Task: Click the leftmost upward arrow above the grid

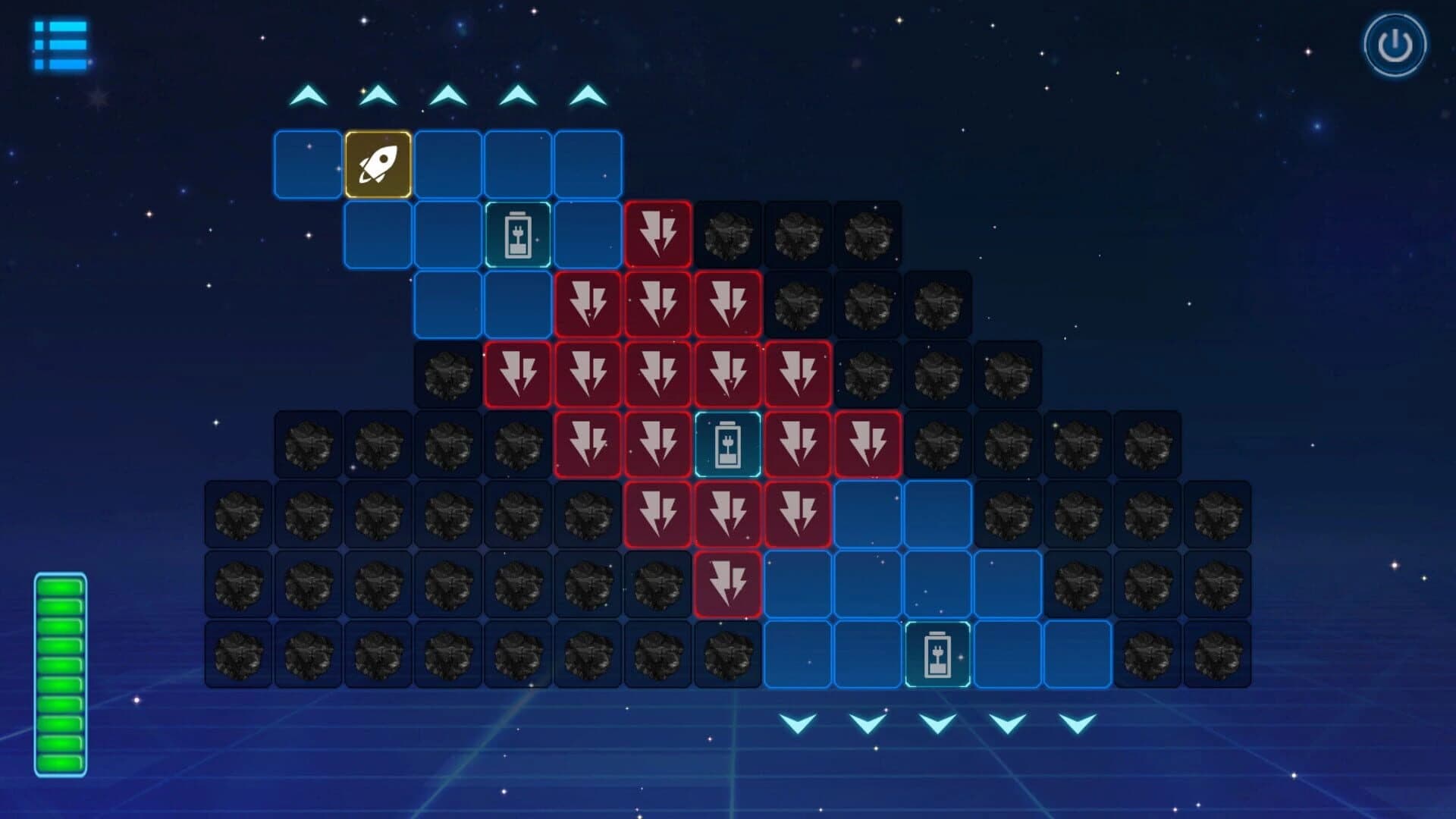Action: (307, 95)
